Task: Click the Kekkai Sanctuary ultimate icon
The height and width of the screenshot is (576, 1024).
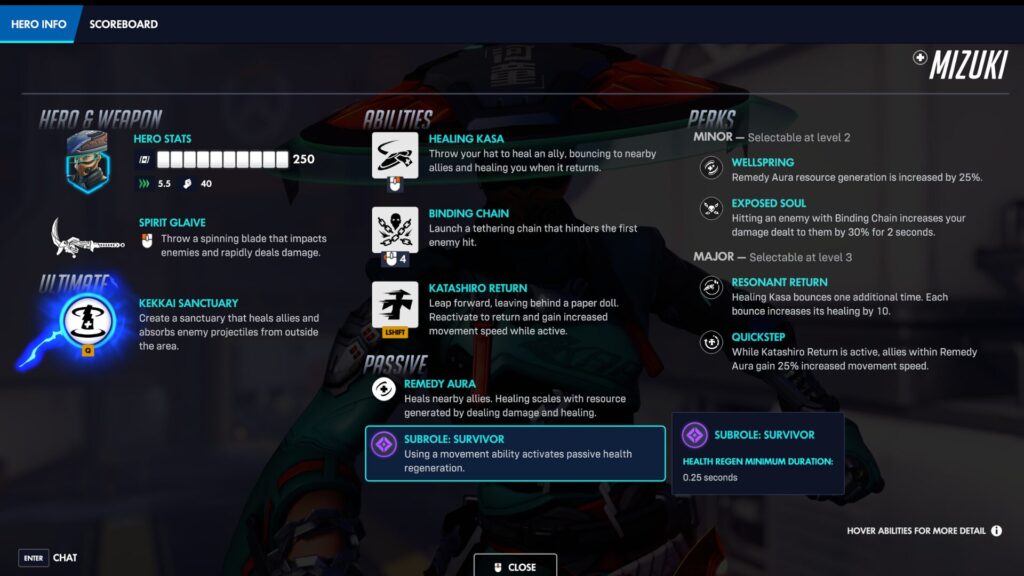Action: [88, 318]
